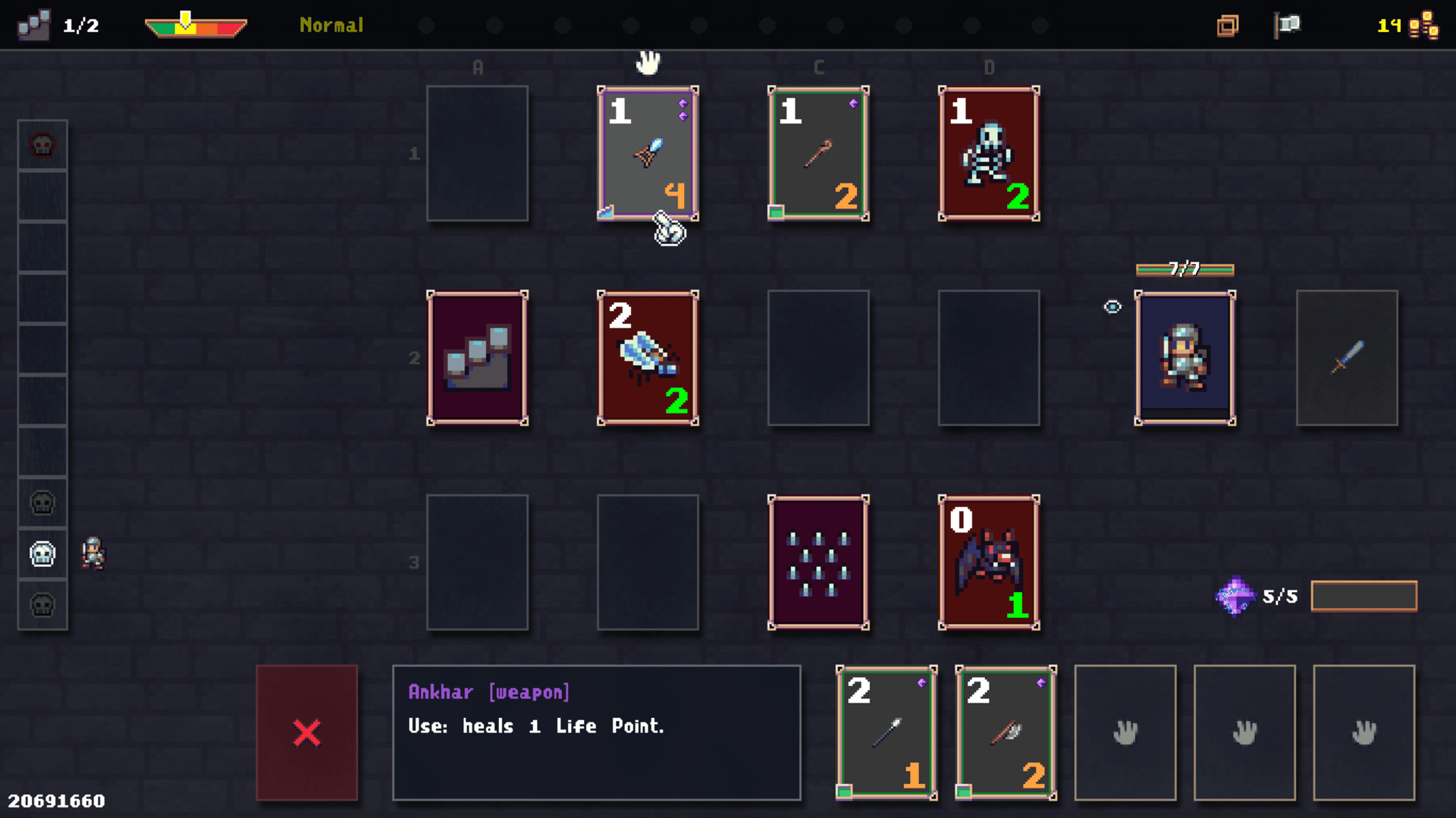
Task: Select the spear card in the inventory slots
Action: tap(886, 732)
